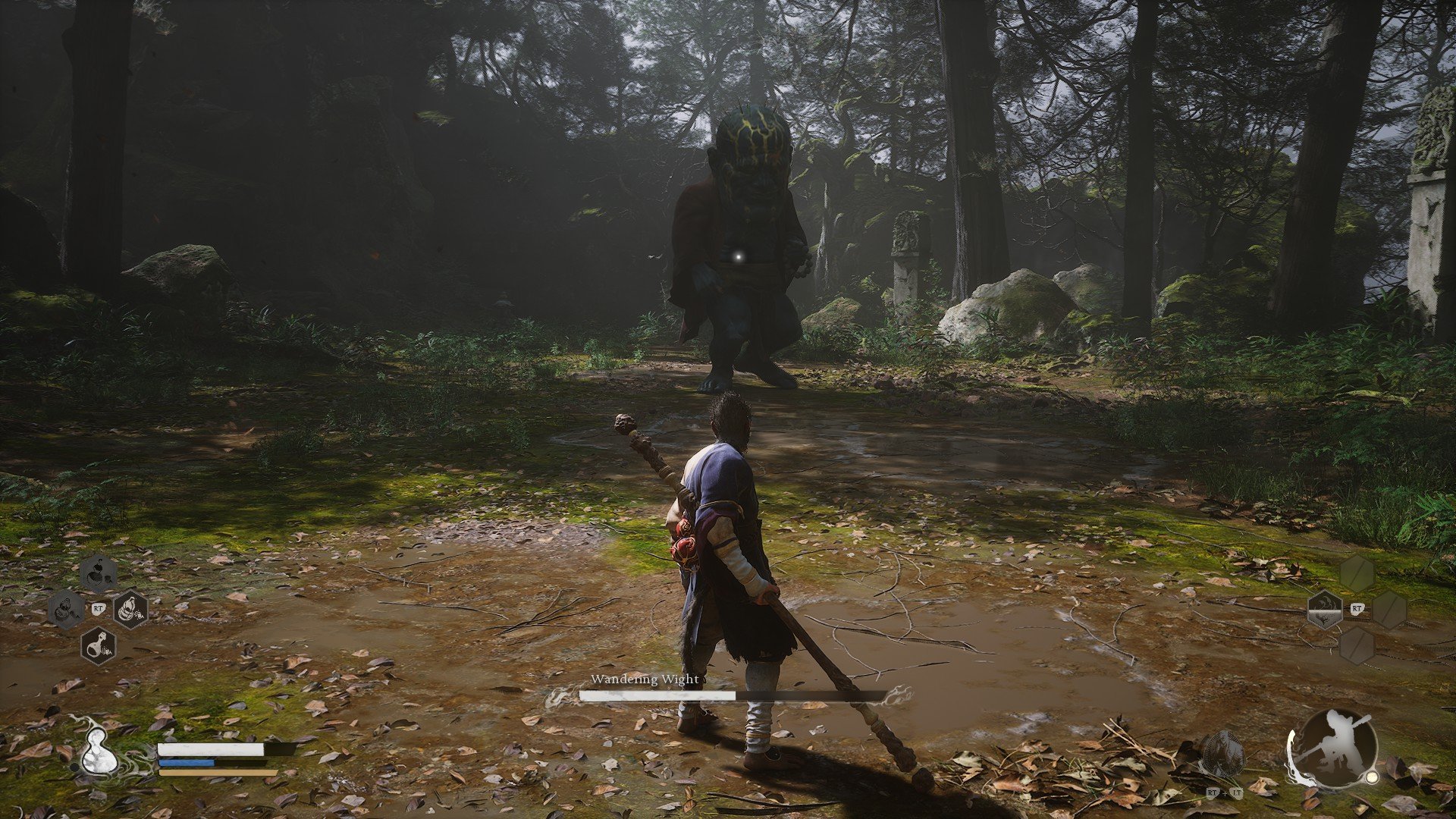Select the Immobilize spell in the top hexagon
Screen dimensions: 1456x819
[x=97, y=573]
